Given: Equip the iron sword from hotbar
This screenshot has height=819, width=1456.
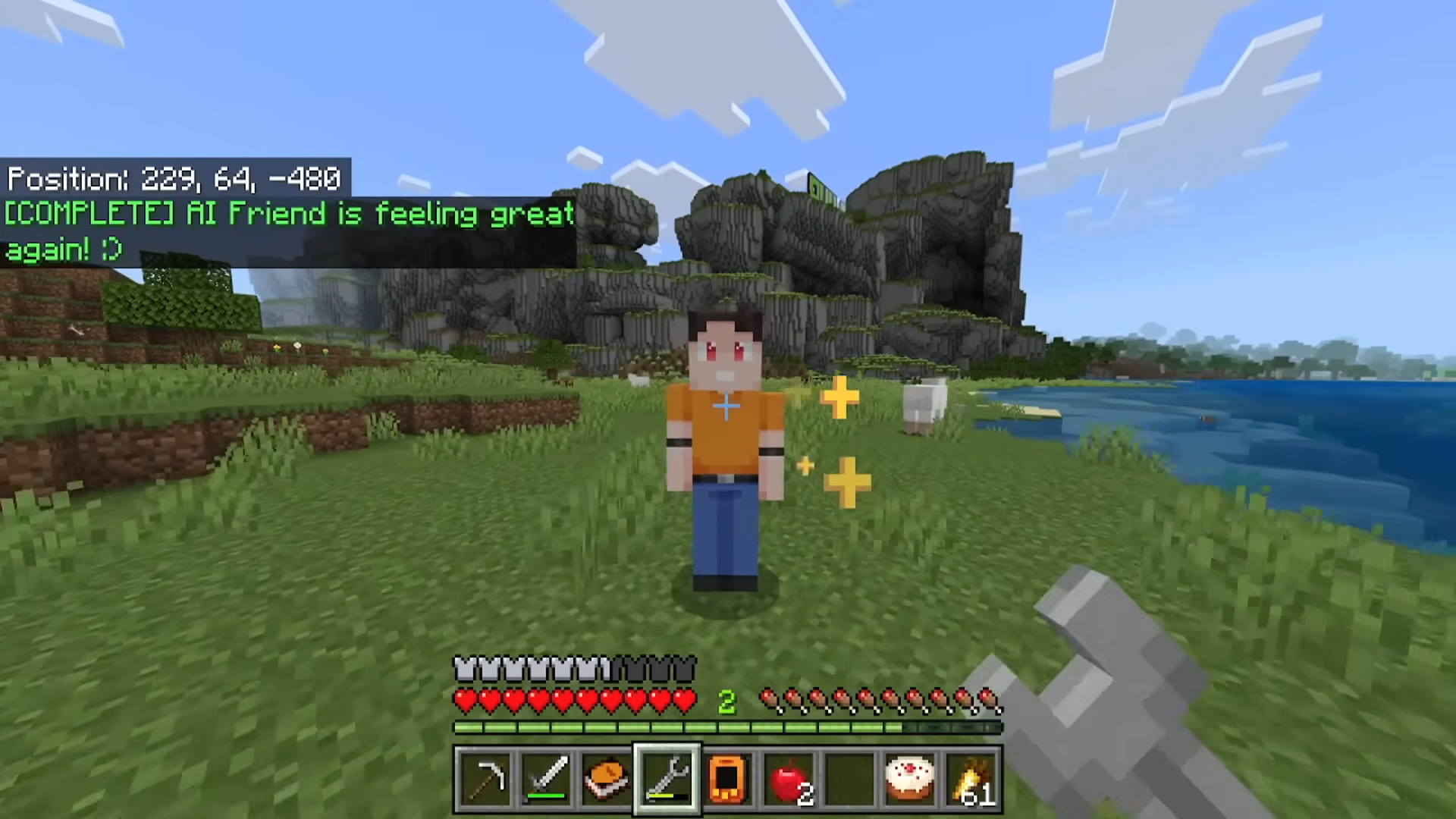Looking at the screenshot, I should click(x=546, y=779).
